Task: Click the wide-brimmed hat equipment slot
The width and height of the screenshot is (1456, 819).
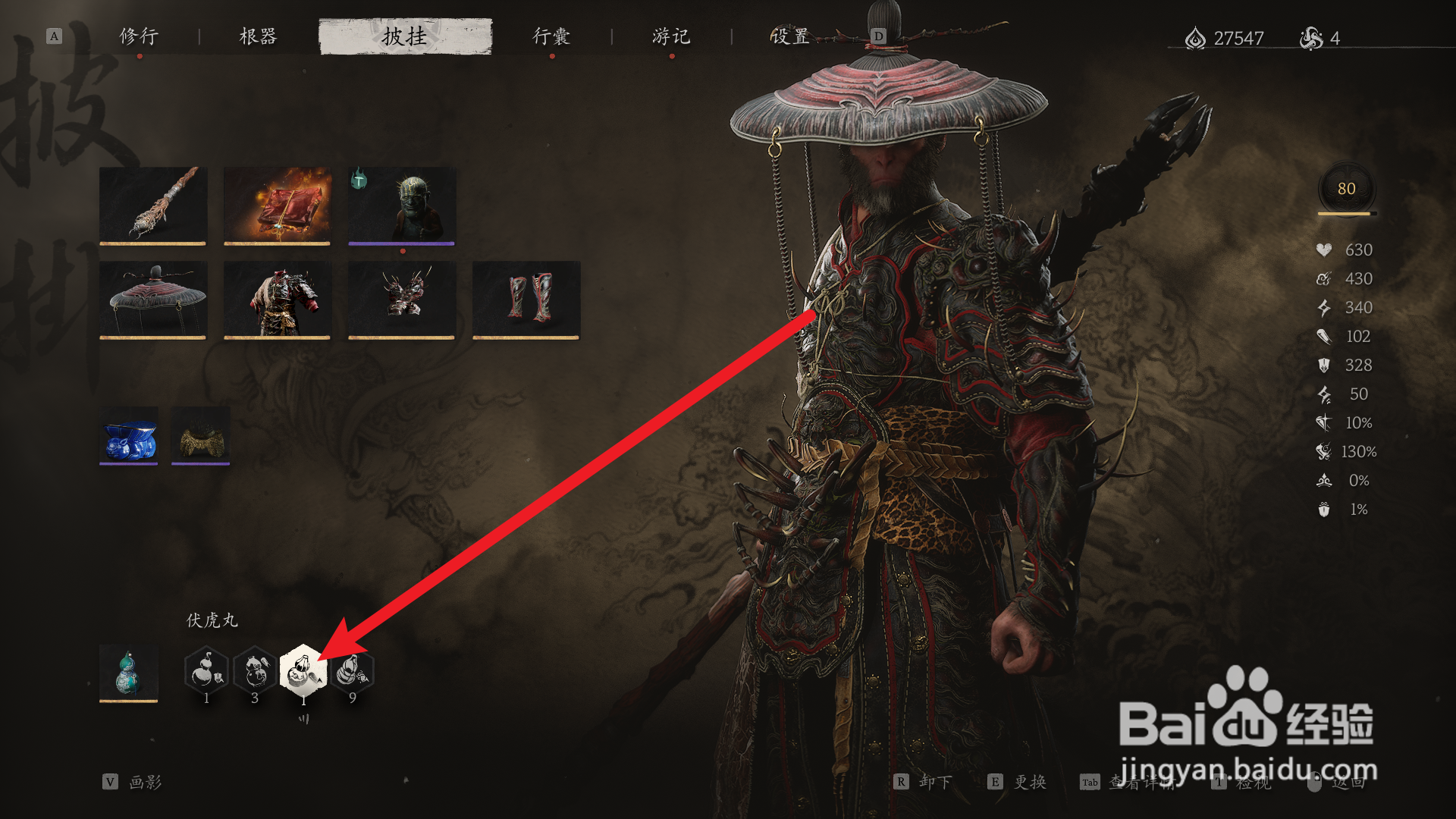Action: coord(152,299)
